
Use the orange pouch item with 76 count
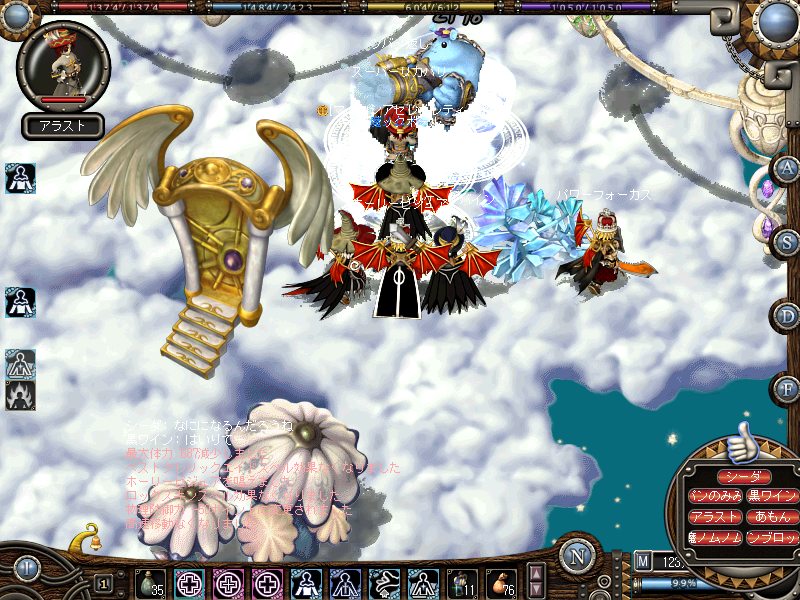pos(501,583)
